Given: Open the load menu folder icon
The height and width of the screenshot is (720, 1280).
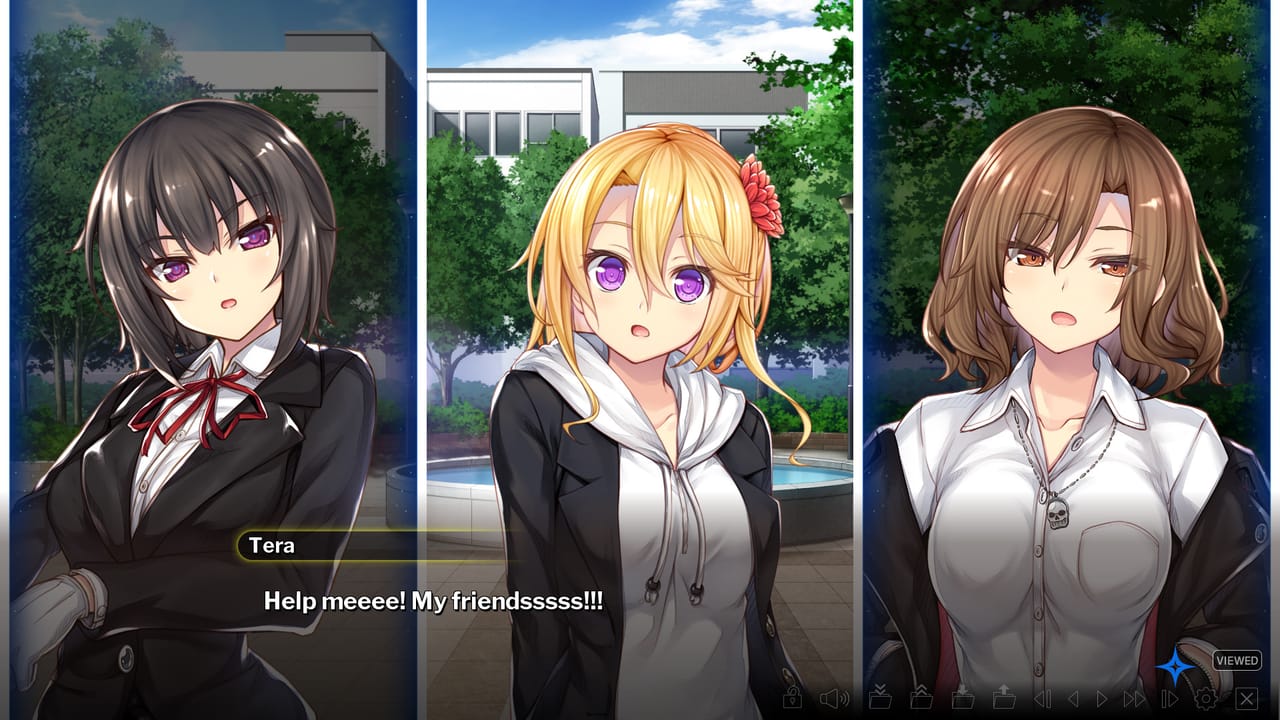Looking at the screenshot, I should pyautogui.click(x=1006, y=698).
